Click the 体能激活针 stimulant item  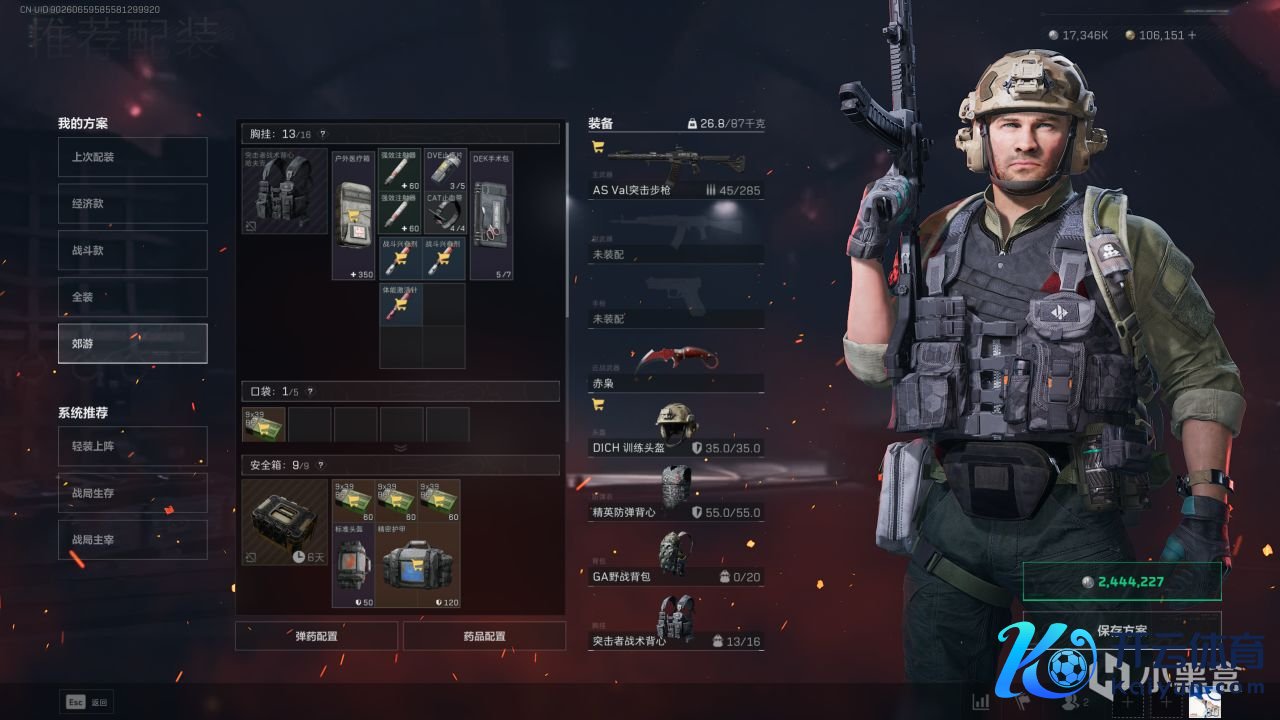click(400, 303)
